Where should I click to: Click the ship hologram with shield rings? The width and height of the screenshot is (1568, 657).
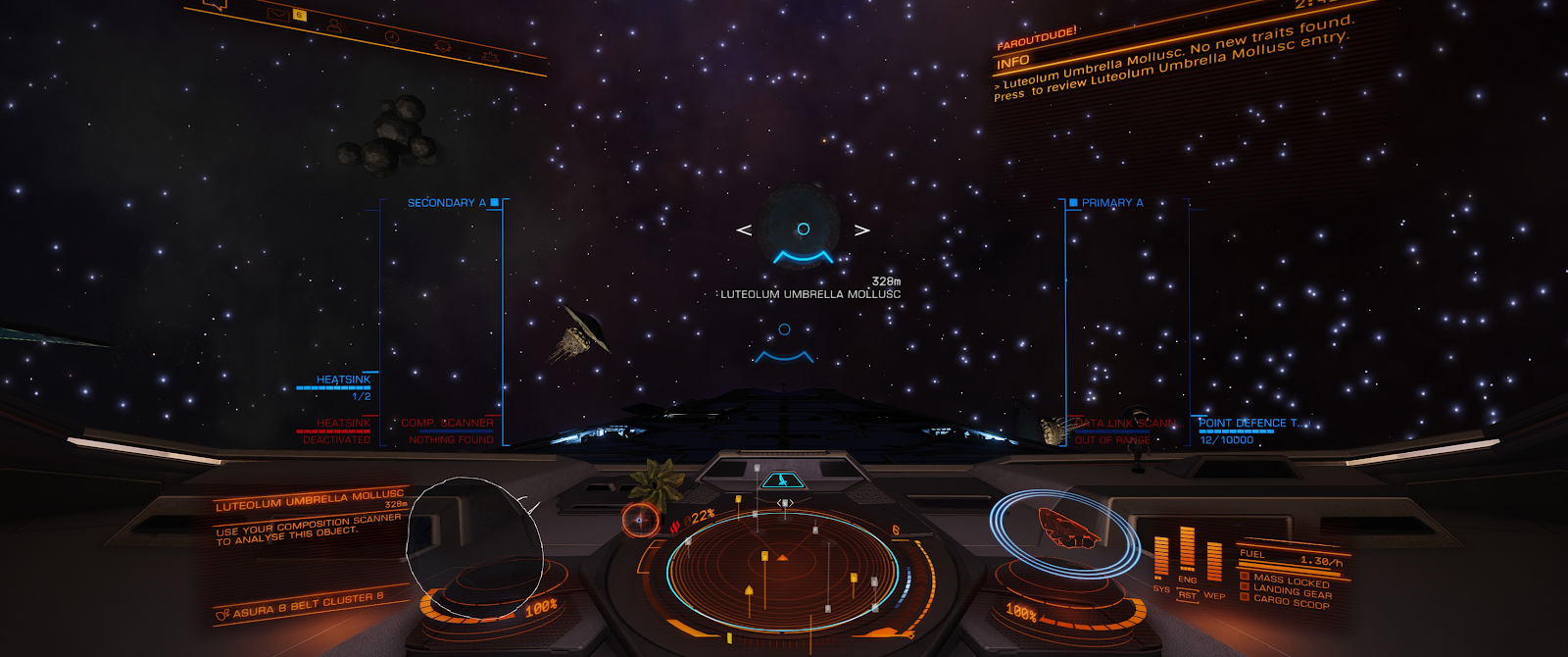1066,529
